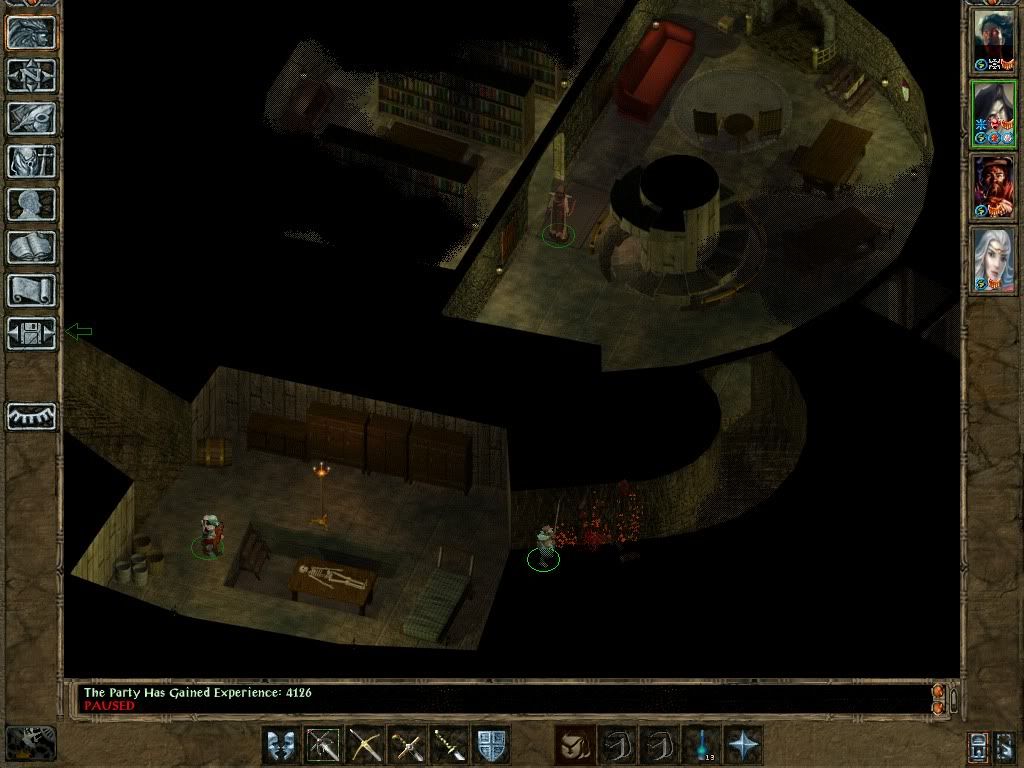The image size is (1024, 768).
Task: Open the priest scroll button
Action: 31,290
